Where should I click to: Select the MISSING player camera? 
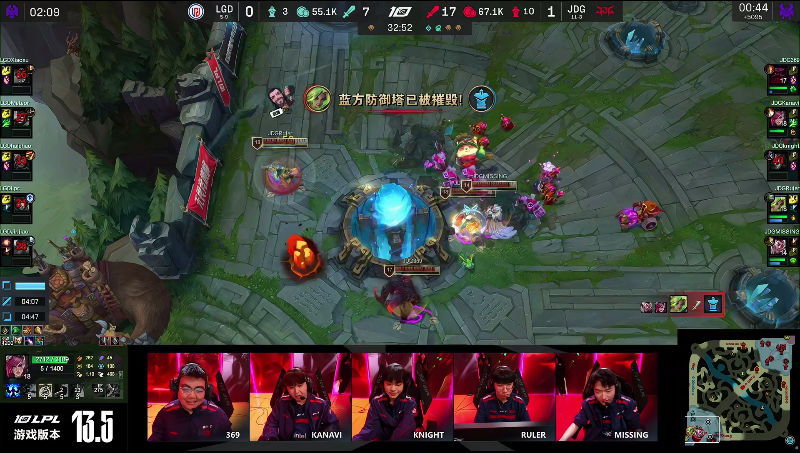click(x=606, y=396)
